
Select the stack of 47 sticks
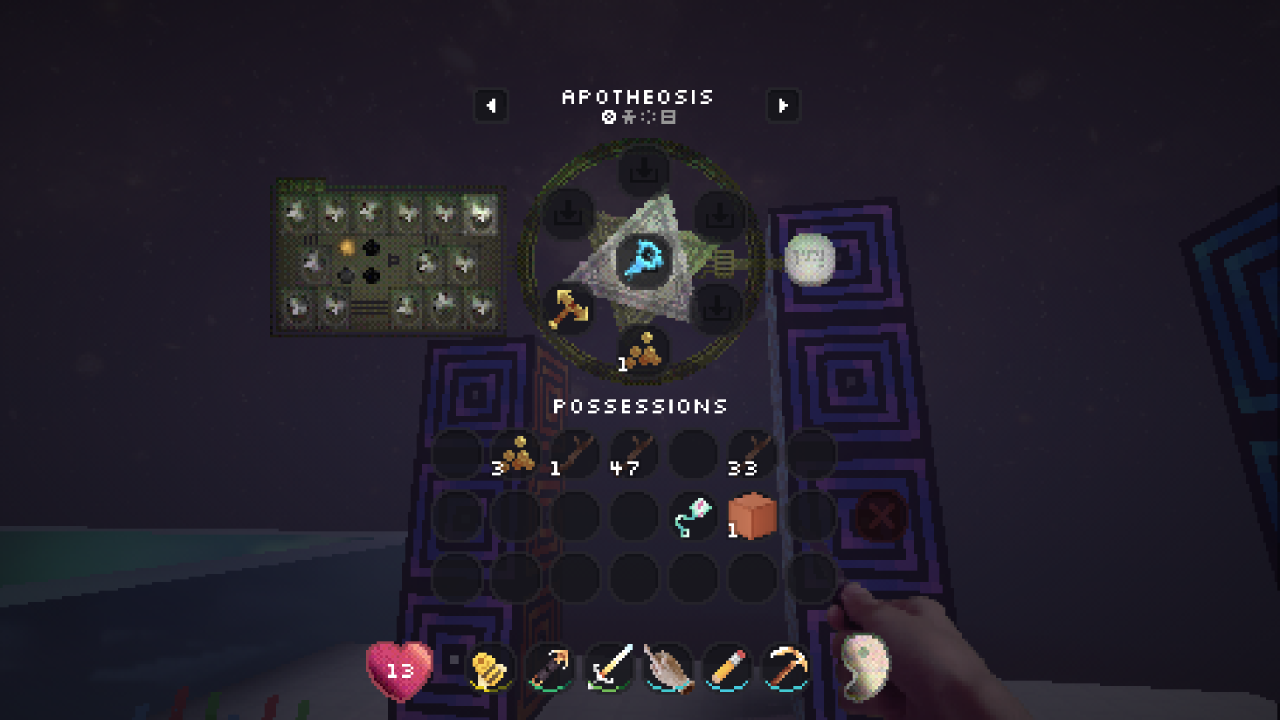pyautogui.click(x=634, y=455)
